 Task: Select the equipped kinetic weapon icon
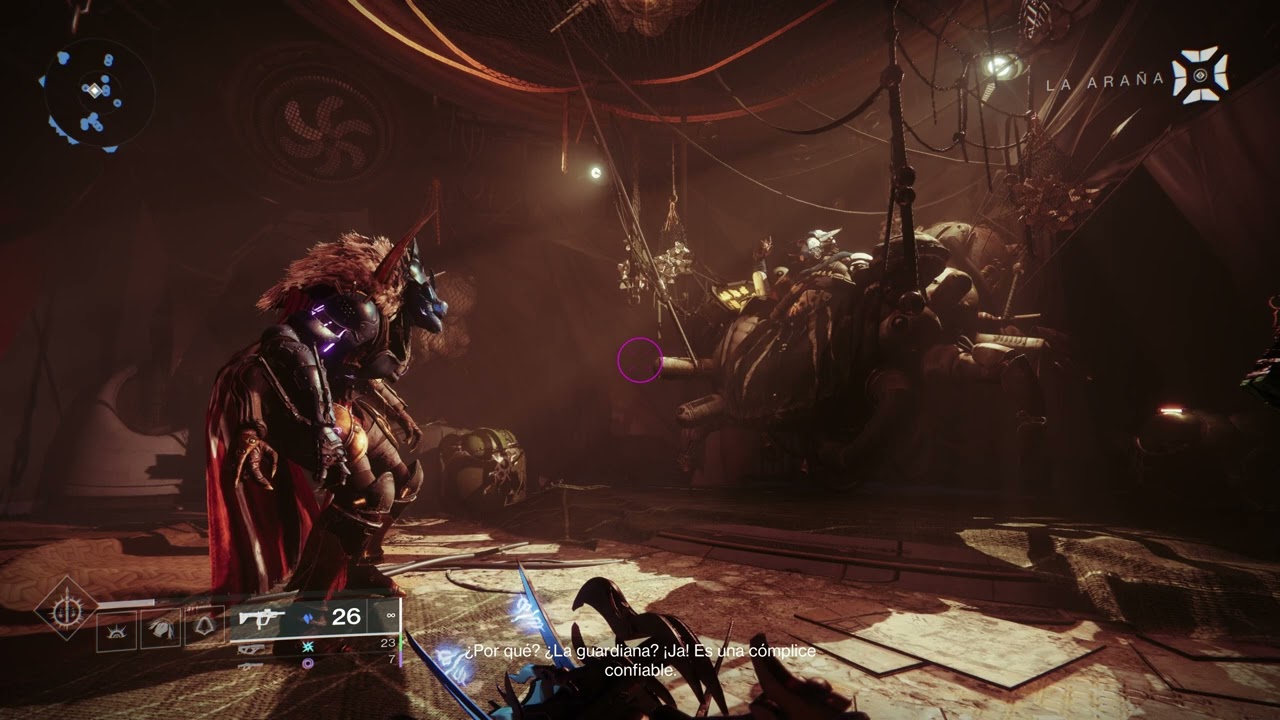click(262, 618)
